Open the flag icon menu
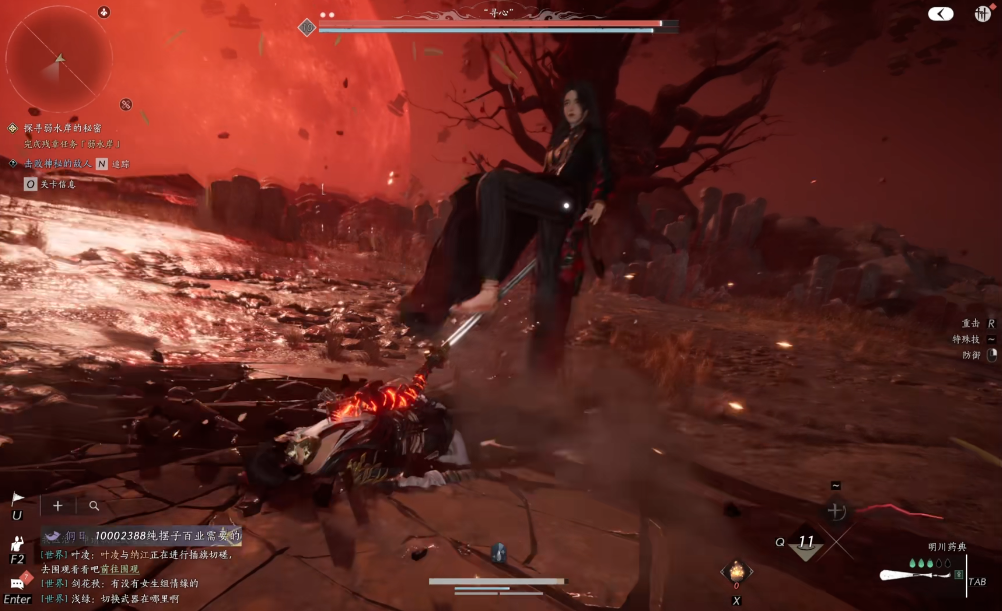Screen dimensions: 1002x611 point(17,498)
